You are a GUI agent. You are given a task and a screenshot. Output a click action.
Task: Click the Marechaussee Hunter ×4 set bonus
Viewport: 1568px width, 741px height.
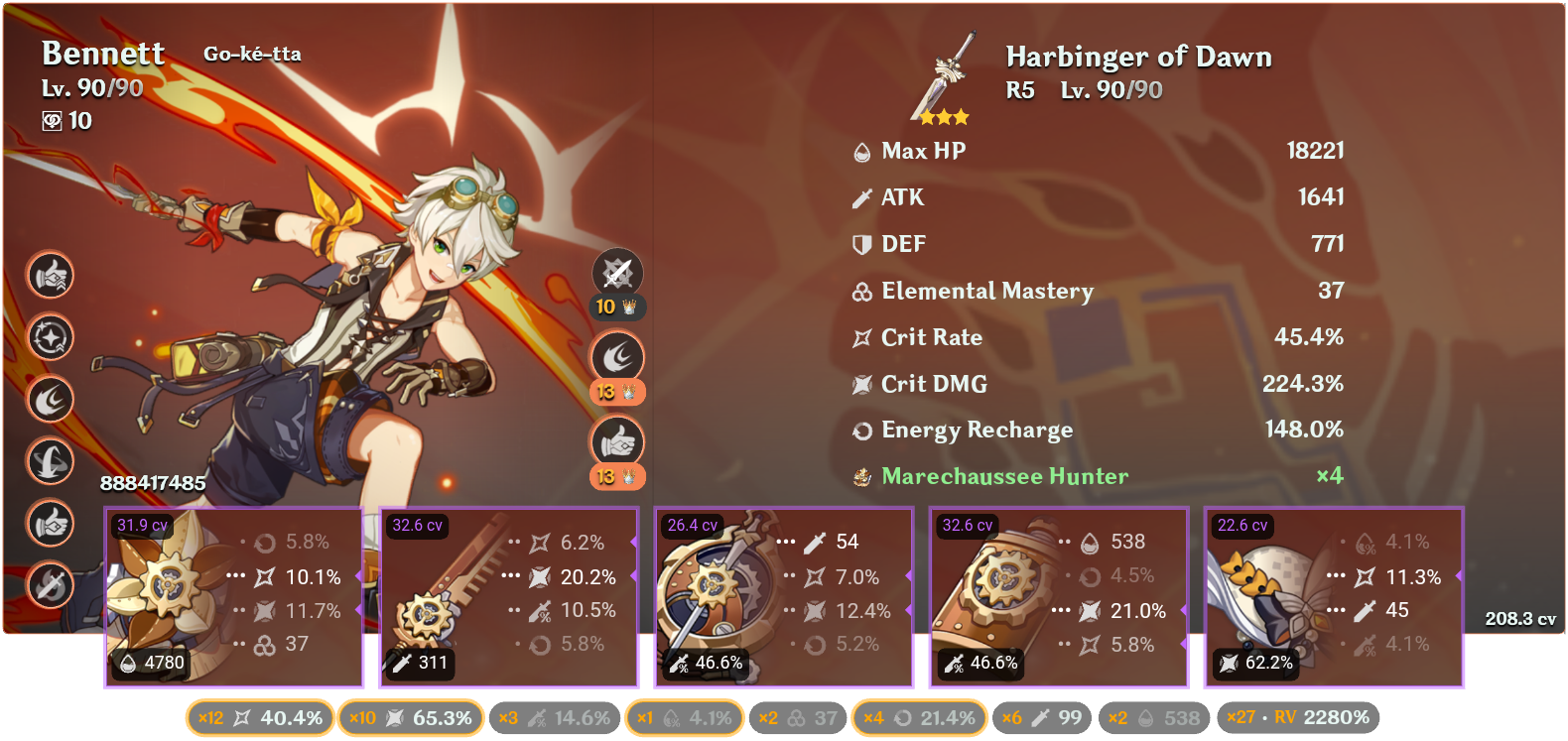pyautogui.click(x=1004, y=476)
